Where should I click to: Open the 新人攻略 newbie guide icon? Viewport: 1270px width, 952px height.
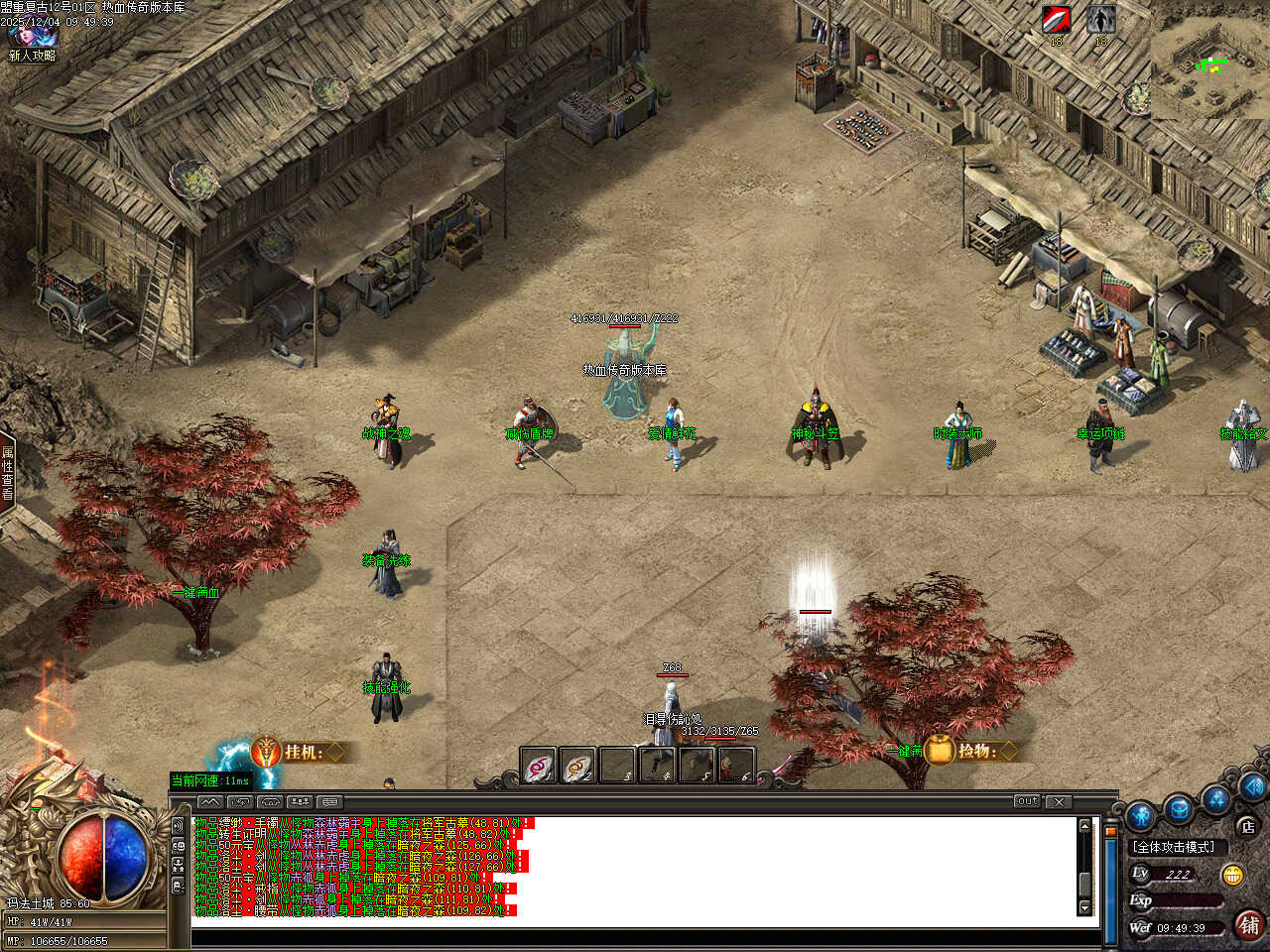[32, 40]
